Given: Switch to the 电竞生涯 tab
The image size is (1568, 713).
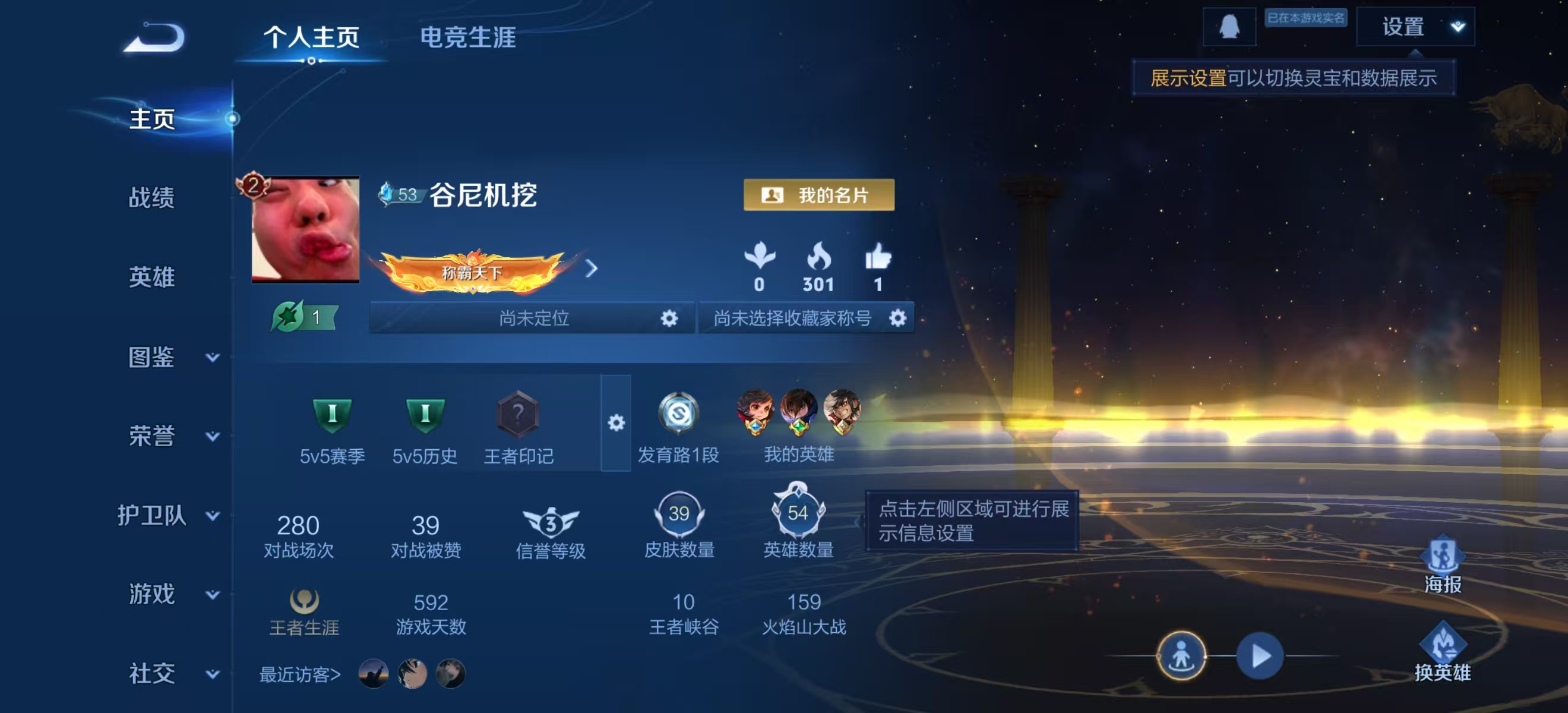Looking at the screenshot, I should tap(468, 39).
